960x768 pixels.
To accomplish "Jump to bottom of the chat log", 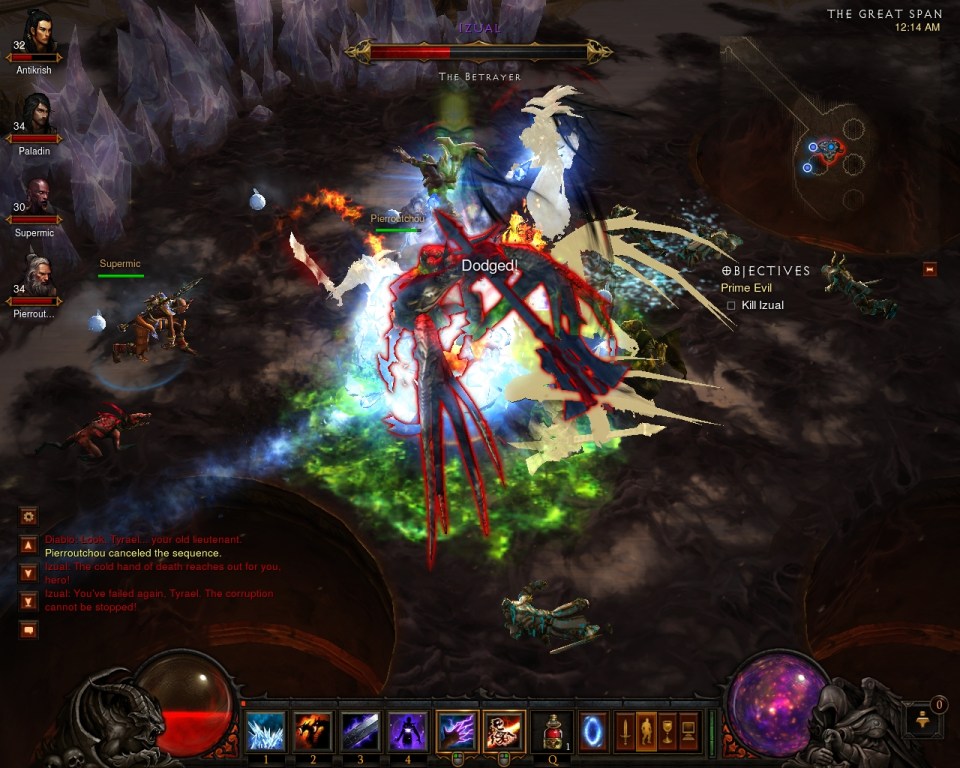I will [x=28, y=601].
